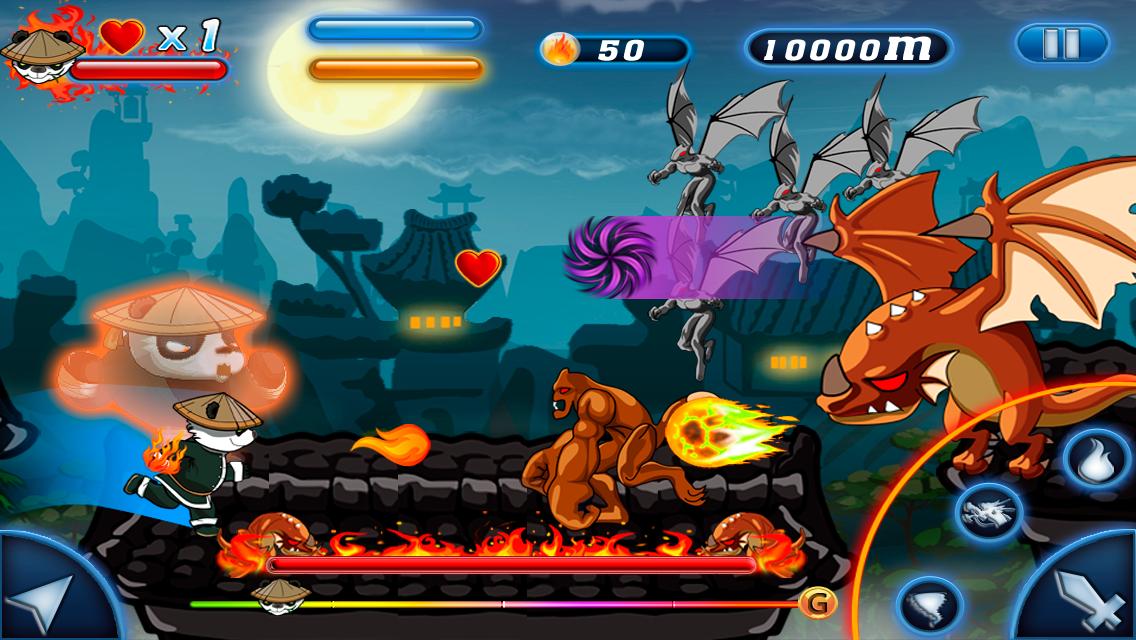Activate the white flame skill
The width and height of the screenshot is (1136, 640).
[x=1095, y=460]
